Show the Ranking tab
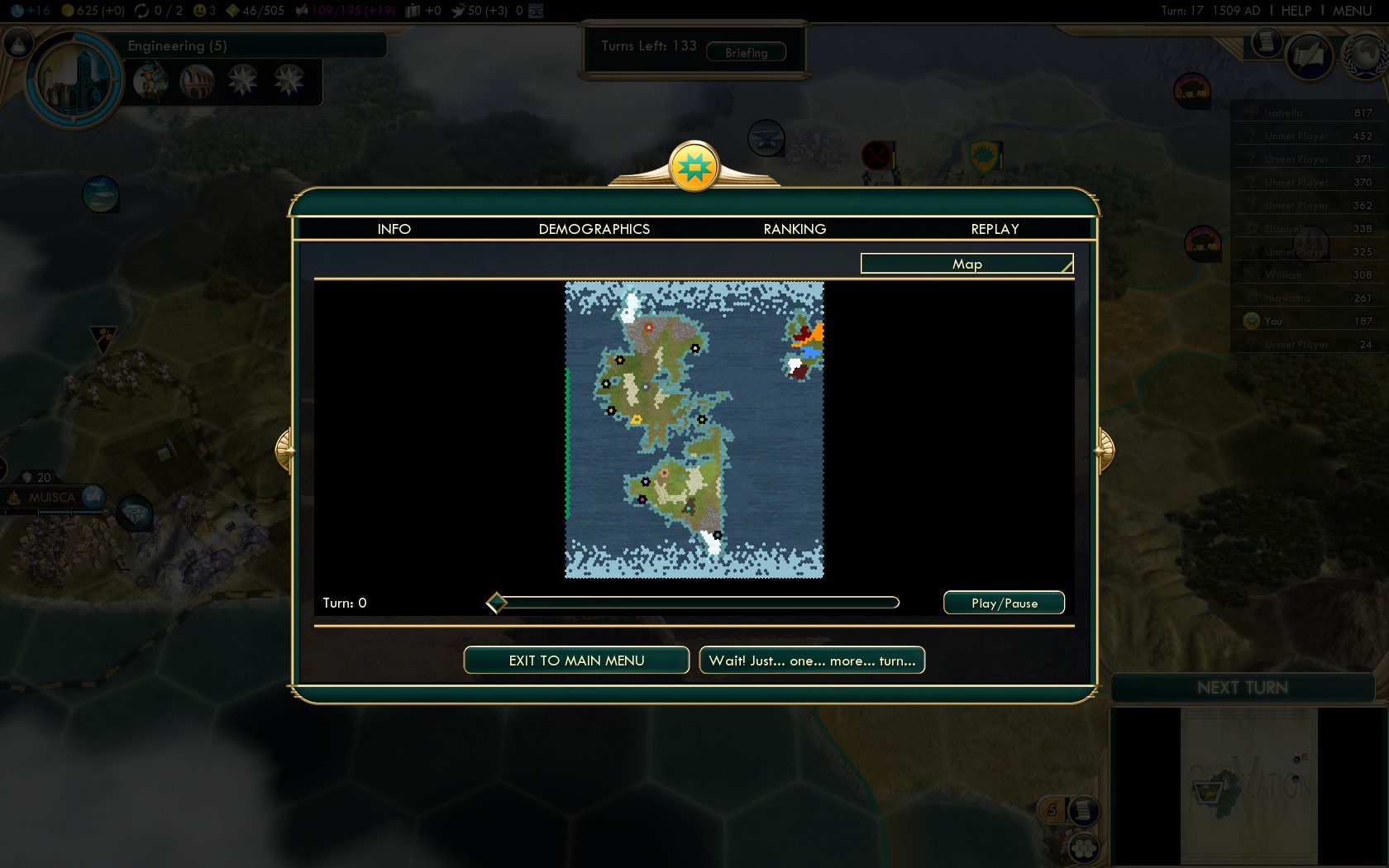1389x868 pixels. [795, 229]
